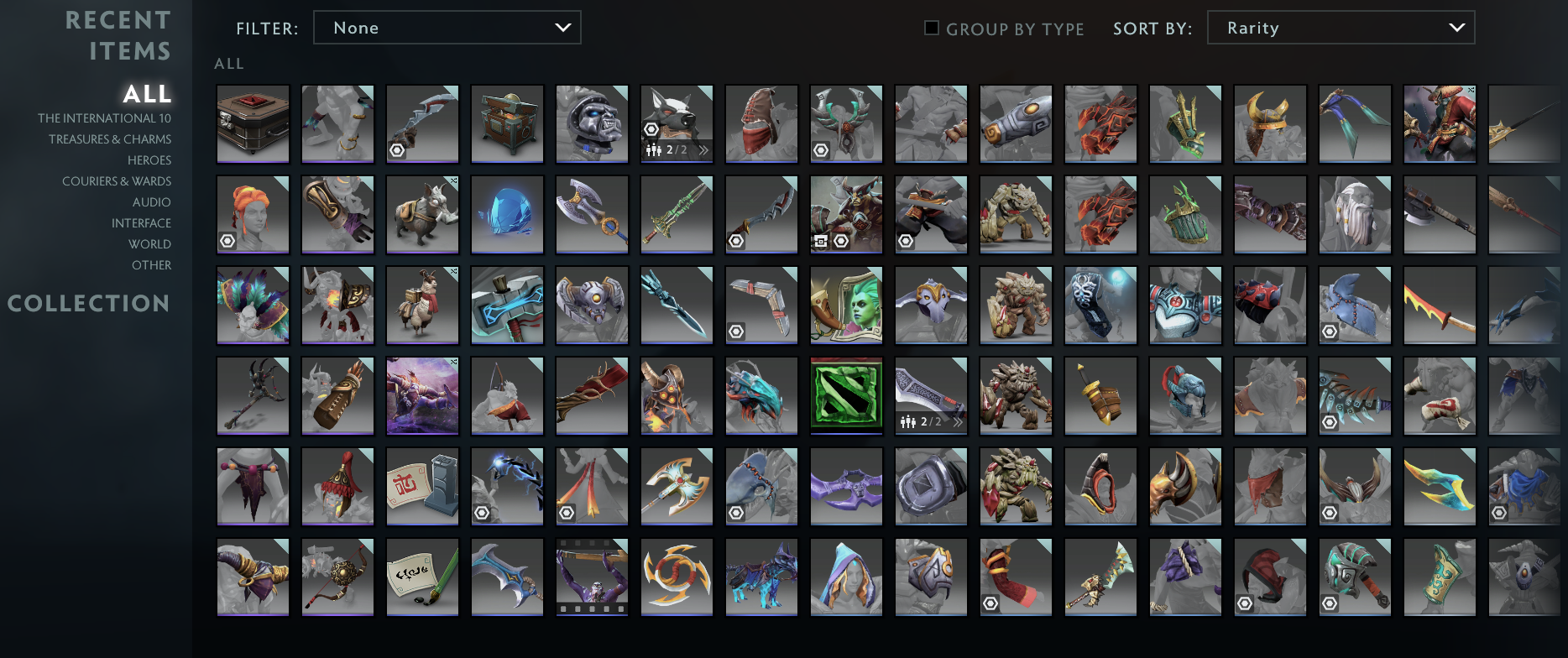
Task: Select the filmstrip-bordered taunt item
Action: point(592,577)
